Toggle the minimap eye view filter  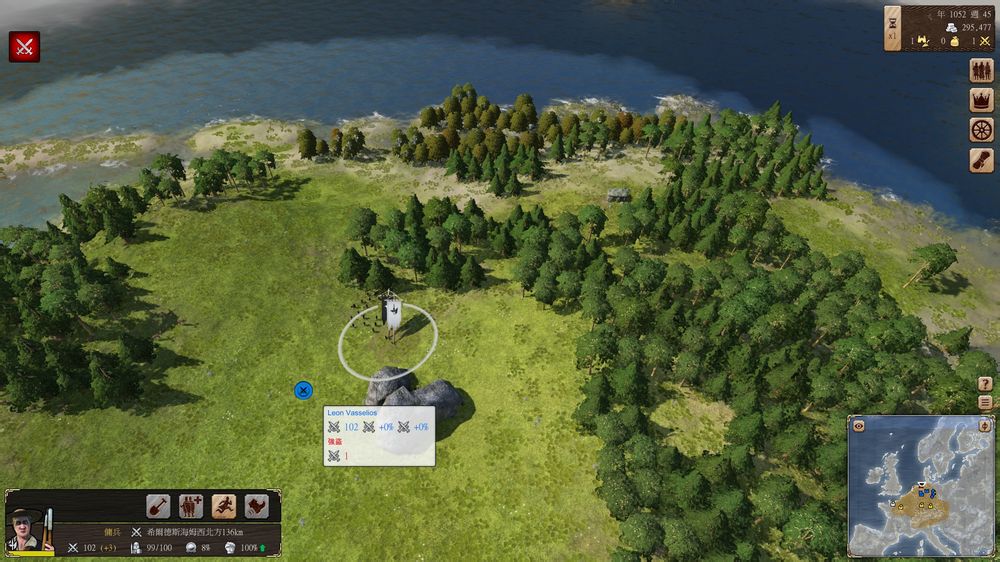coord(858,425)
